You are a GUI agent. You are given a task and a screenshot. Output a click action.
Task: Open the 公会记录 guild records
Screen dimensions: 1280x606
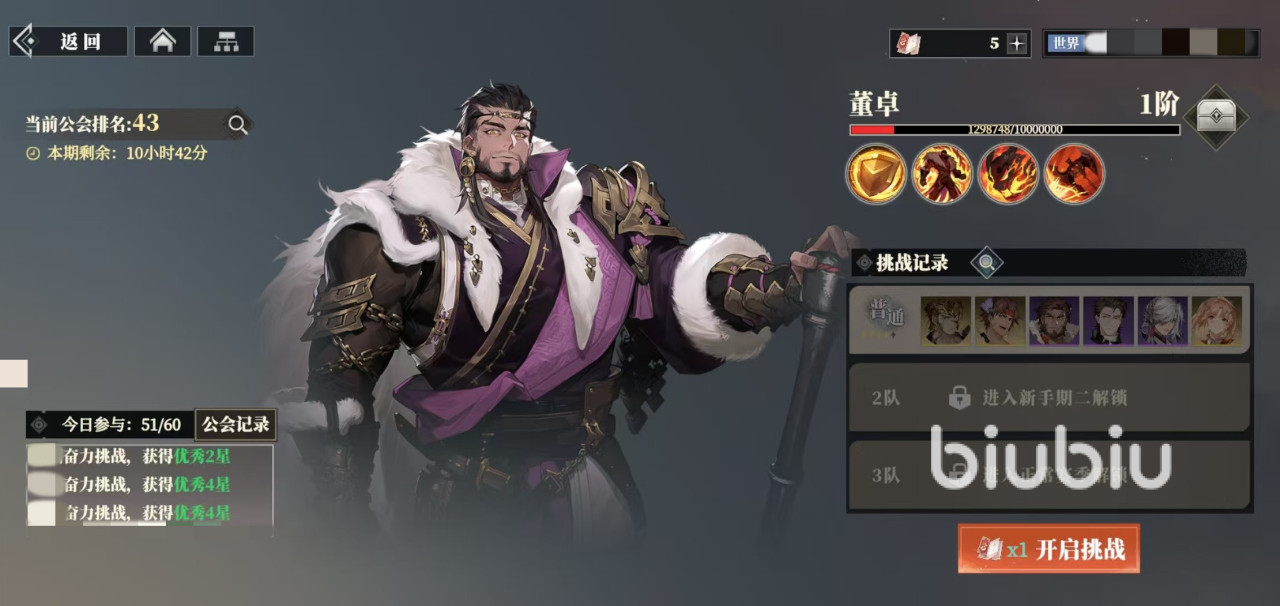(x=236, y=424)
